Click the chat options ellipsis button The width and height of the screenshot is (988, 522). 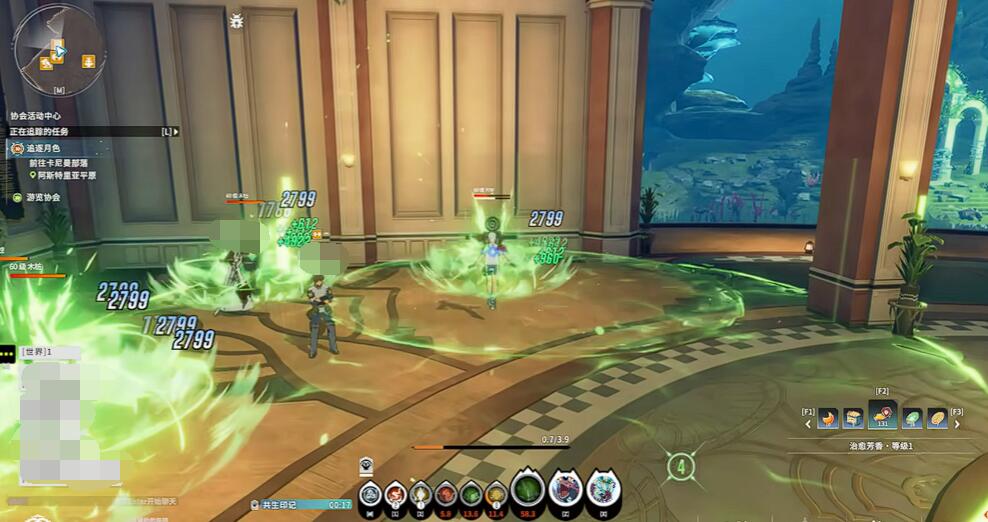[8, 352]
